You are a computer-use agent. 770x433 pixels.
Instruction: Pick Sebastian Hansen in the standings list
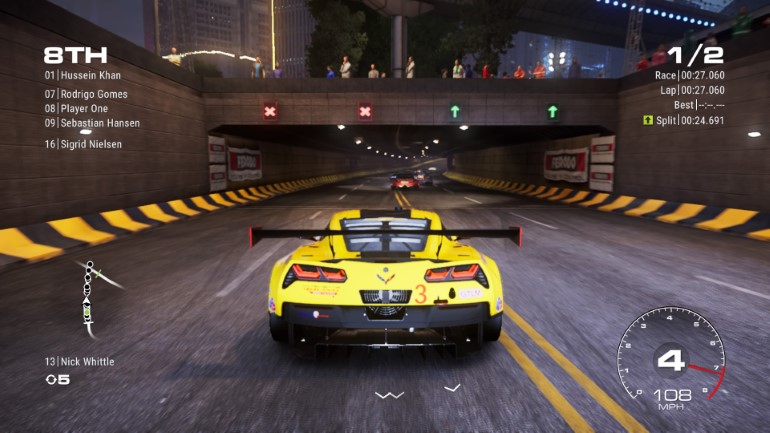92,123
